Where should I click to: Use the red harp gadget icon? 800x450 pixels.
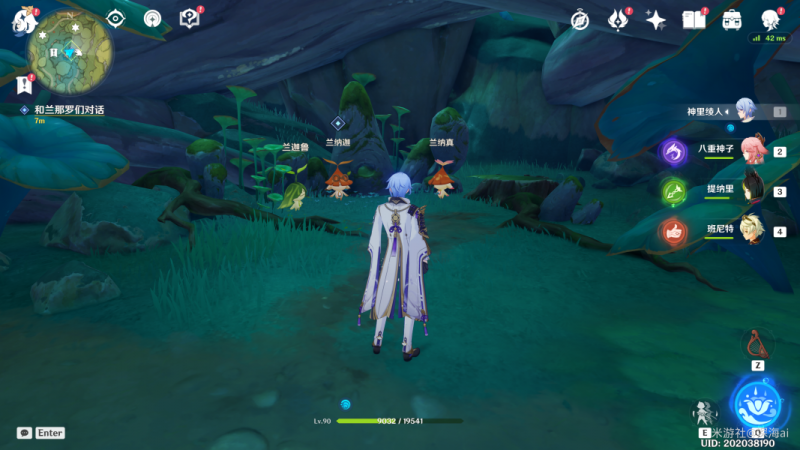758,344
